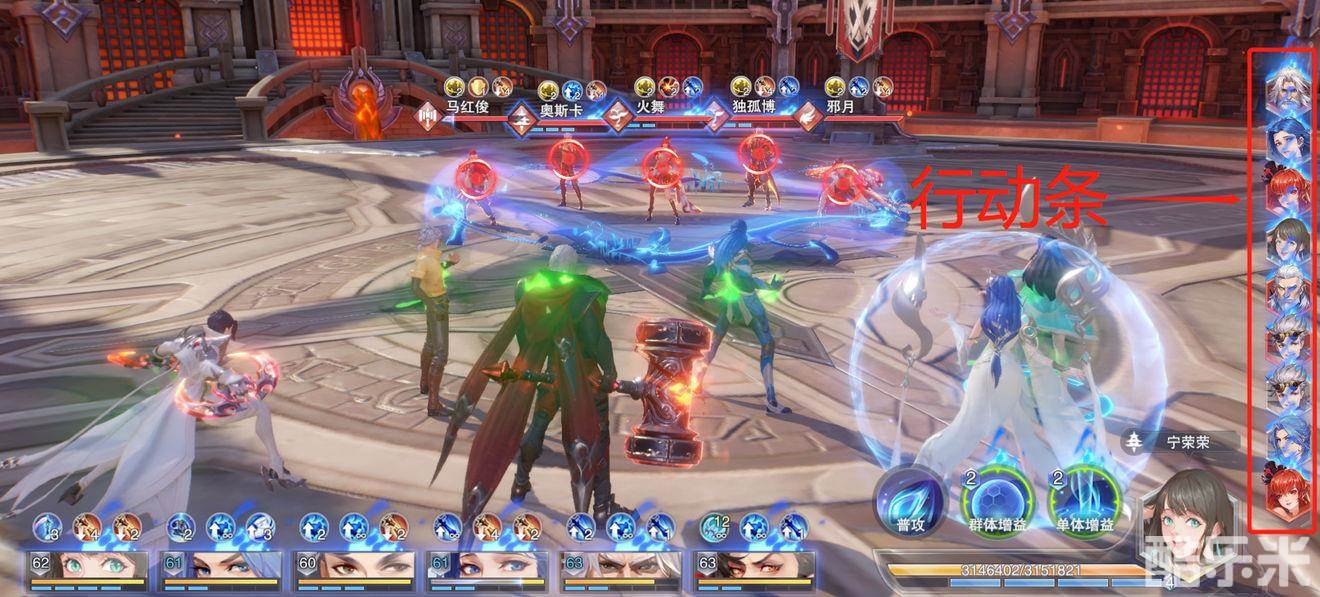The image size is (1320, 597).
Task: Choose enemy 火舞's red target marker
Action: tap(661, 167)
